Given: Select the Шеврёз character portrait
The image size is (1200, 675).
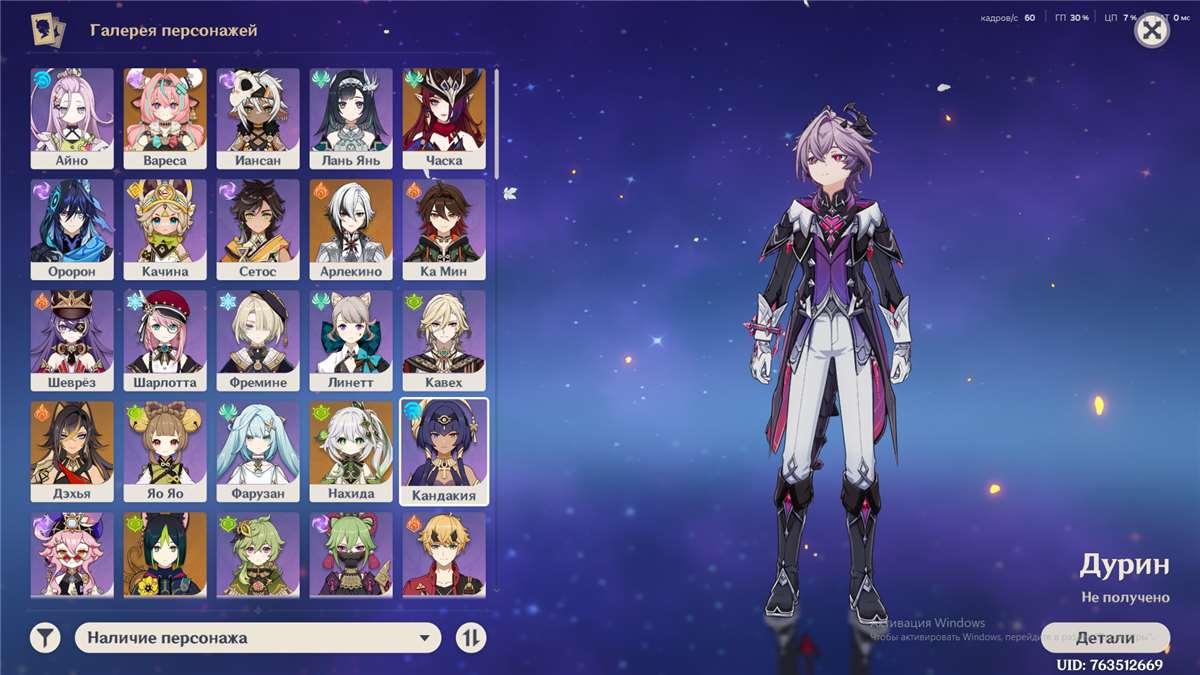Looking at the screenshot, I should pos(72,339).
